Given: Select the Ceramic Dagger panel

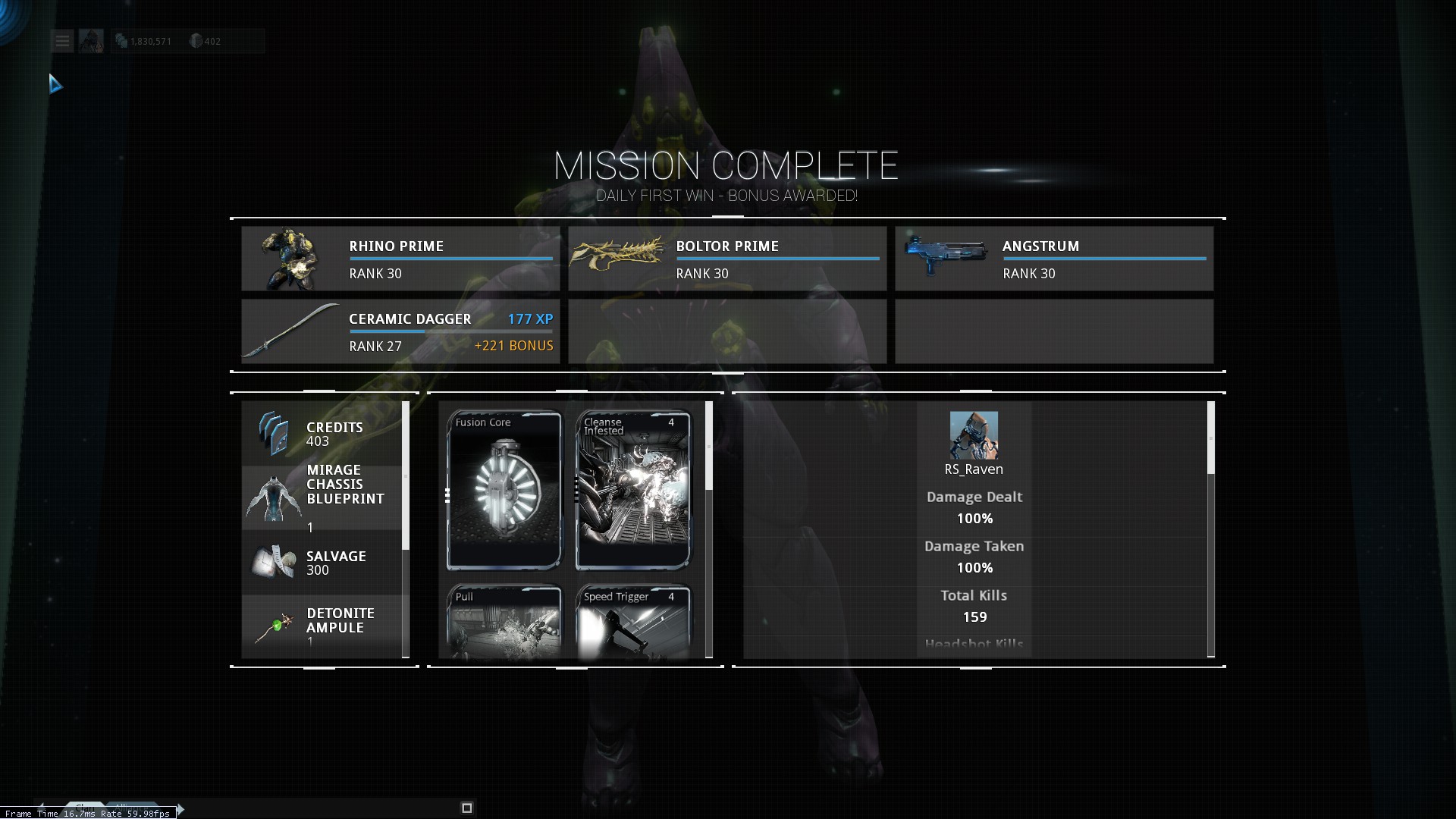Looking at the screenshot, I should coord(400,331).
